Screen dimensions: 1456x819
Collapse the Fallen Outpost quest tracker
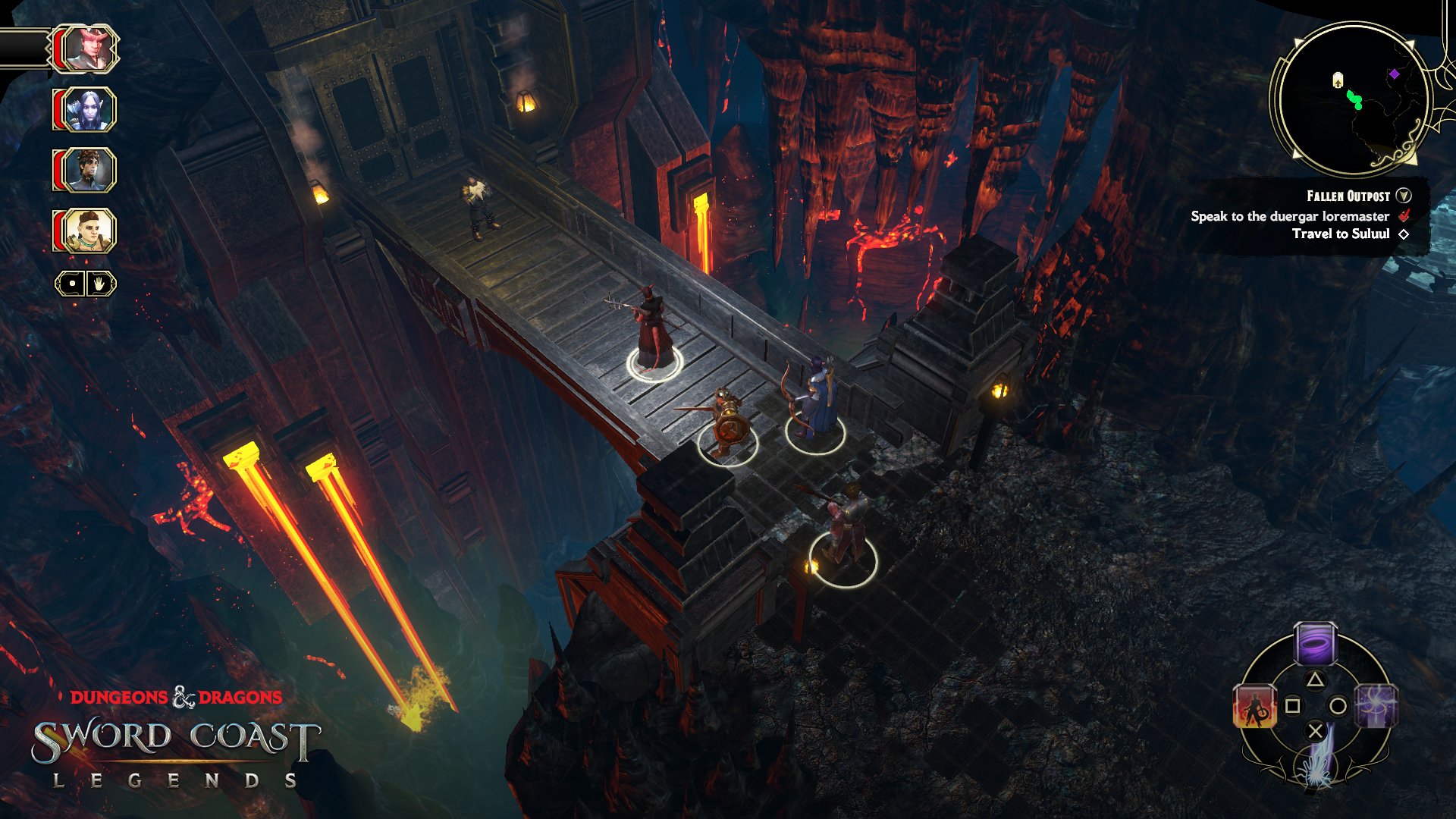point(1404,196)
